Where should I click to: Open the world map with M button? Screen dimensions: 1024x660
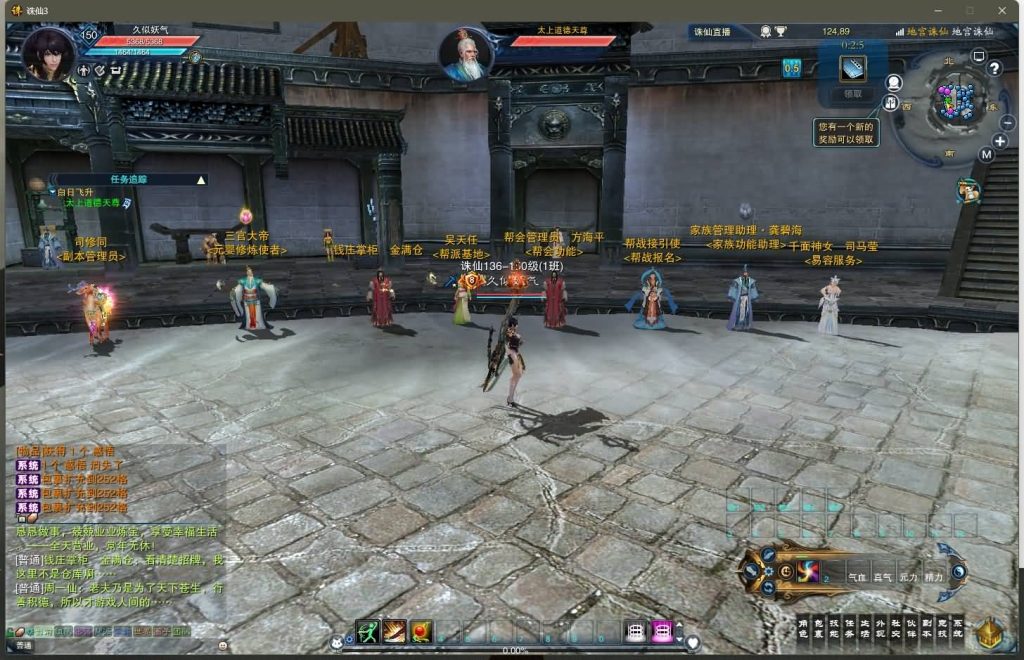click(x=986, y=155)
